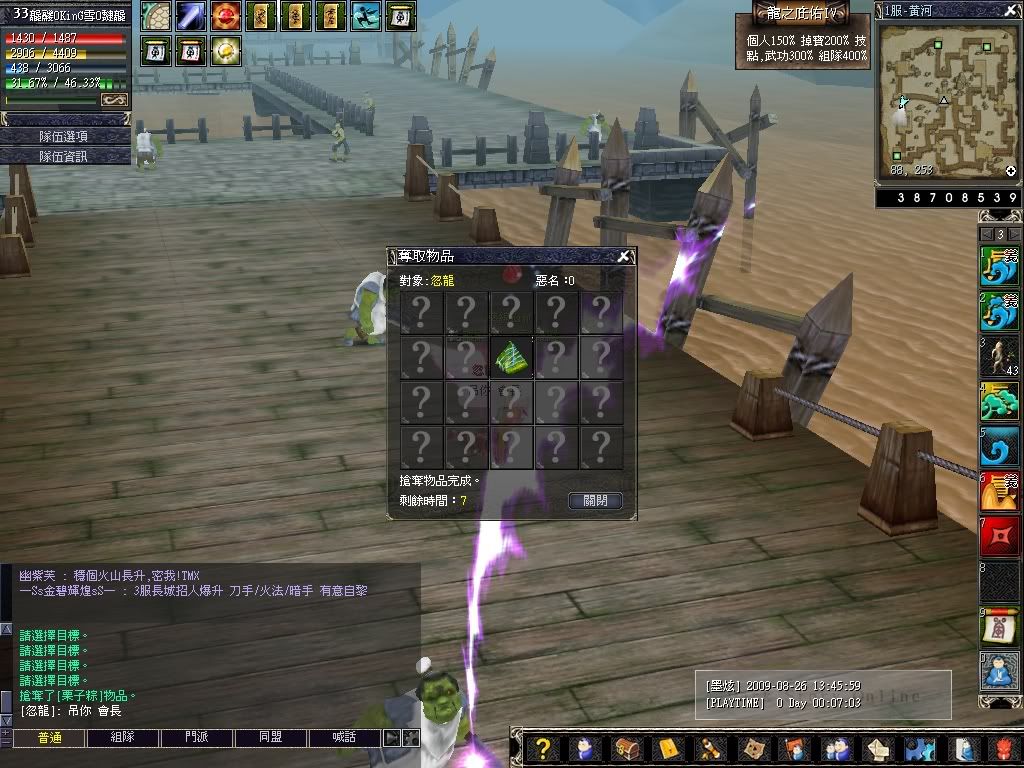Select the golden orb buff icon
Viewport: 1024px width, 768px height.
225,50
